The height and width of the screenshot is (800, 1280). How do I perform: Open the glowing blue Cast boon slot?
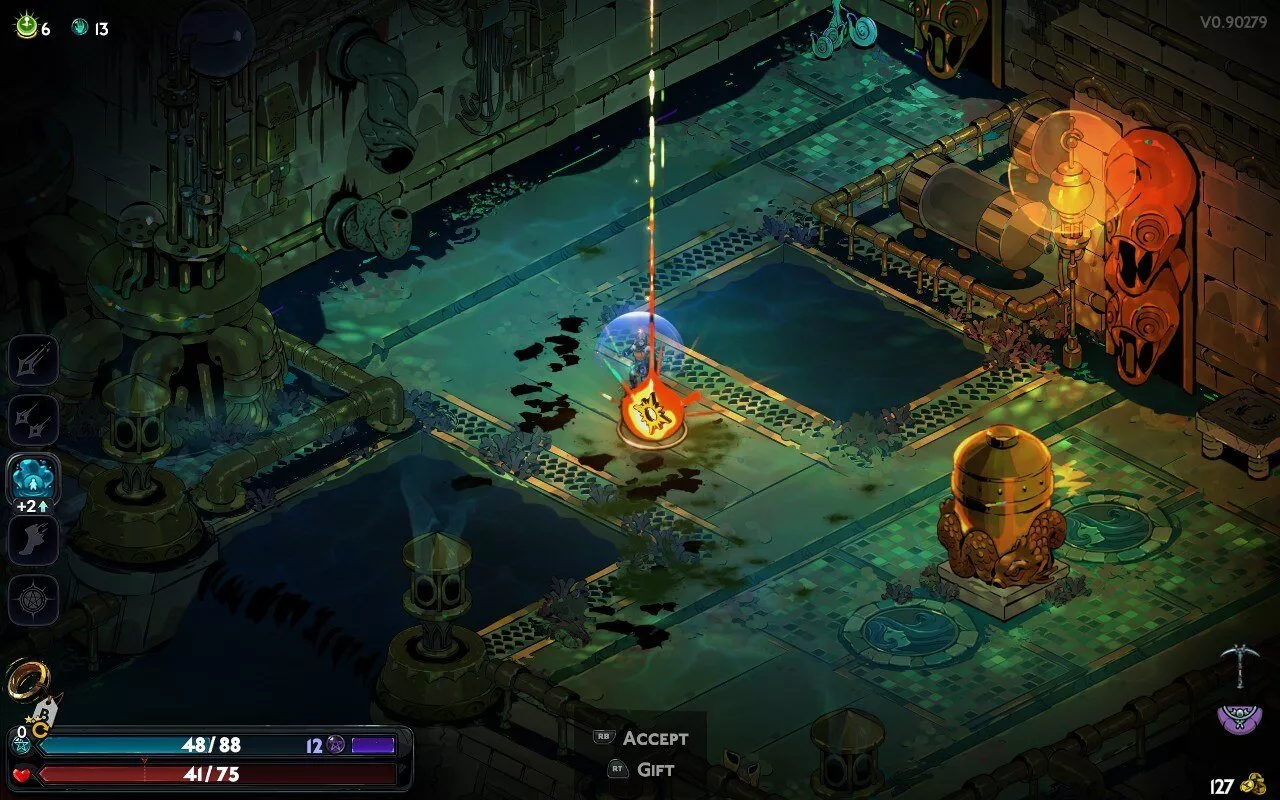[x=34, y=478]
